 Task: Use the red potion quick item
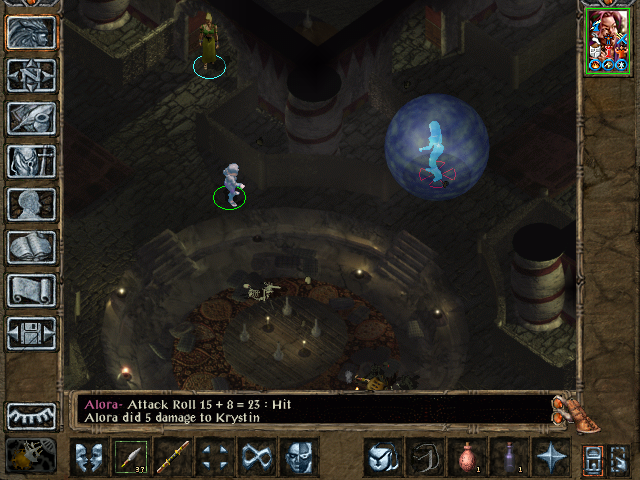(x=466, y=457)
